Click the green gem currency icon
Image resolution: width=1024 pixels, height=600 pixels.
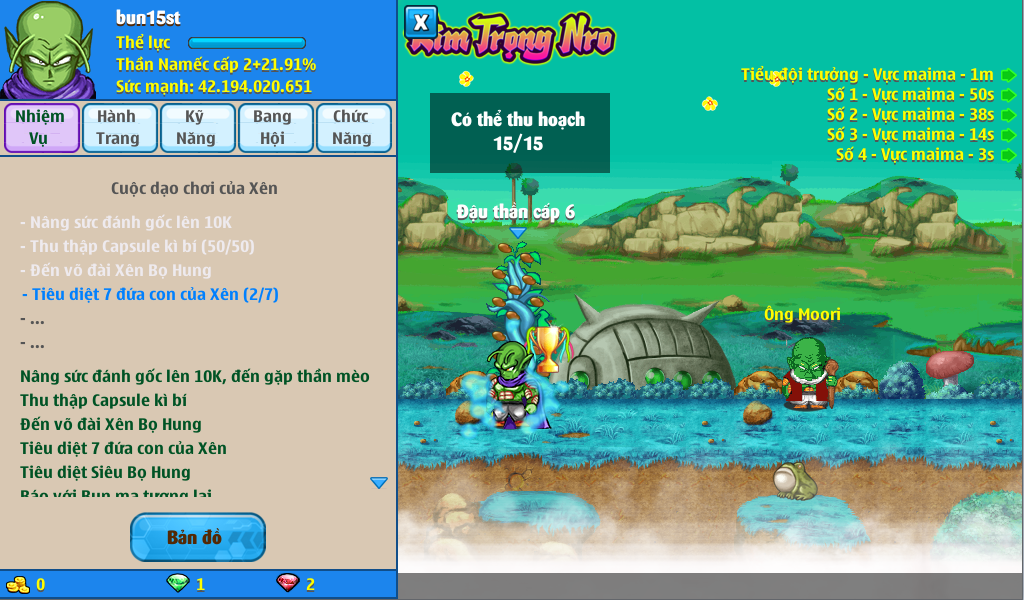click(x=177, y=583)
